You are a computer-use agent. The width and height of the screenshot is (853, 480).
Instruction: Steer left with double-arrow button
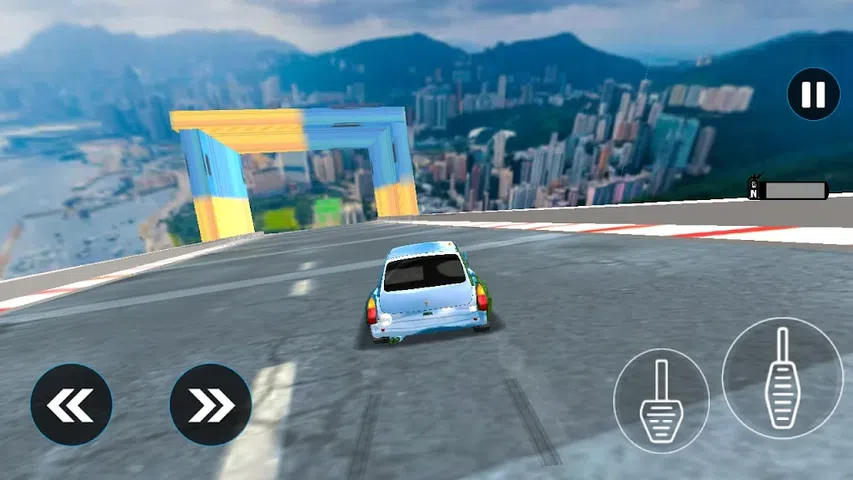[71, 405]
